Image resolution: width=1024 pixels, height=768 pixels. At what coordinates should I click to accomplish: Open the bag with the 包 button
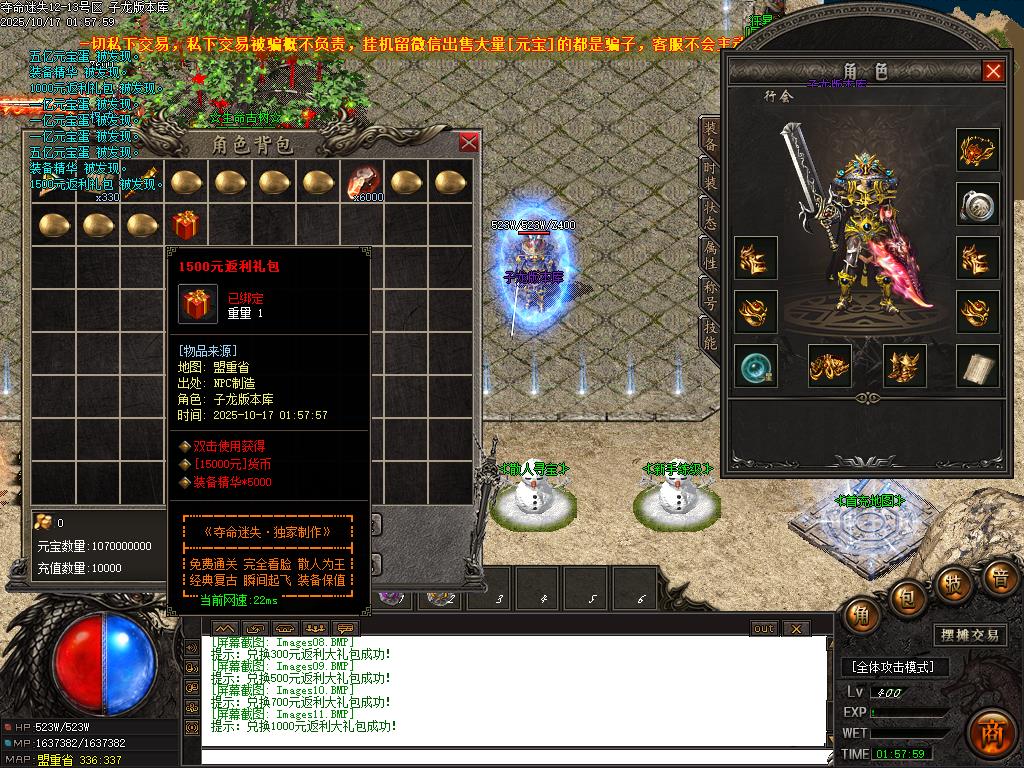(x=906, y=598)
